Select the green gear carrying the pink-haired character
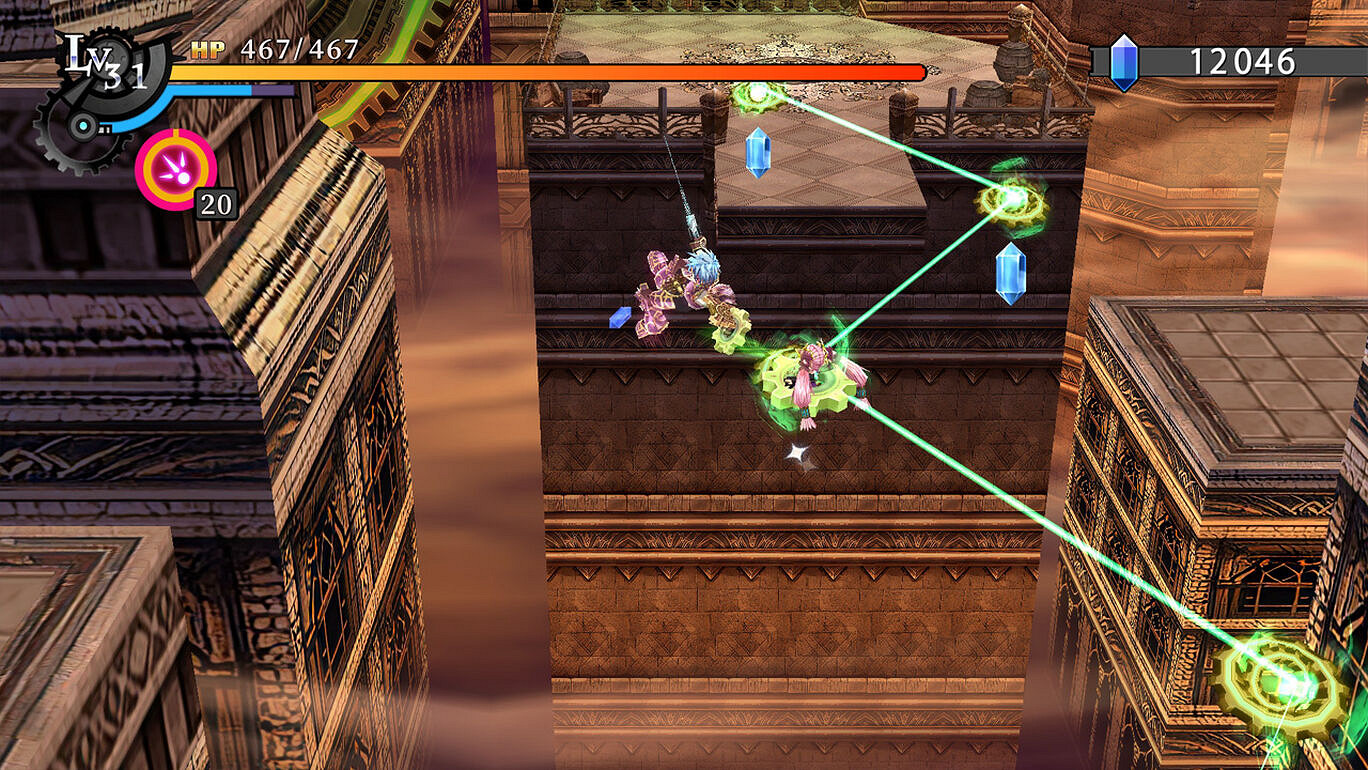1368x770 pixels. (810, 380)
